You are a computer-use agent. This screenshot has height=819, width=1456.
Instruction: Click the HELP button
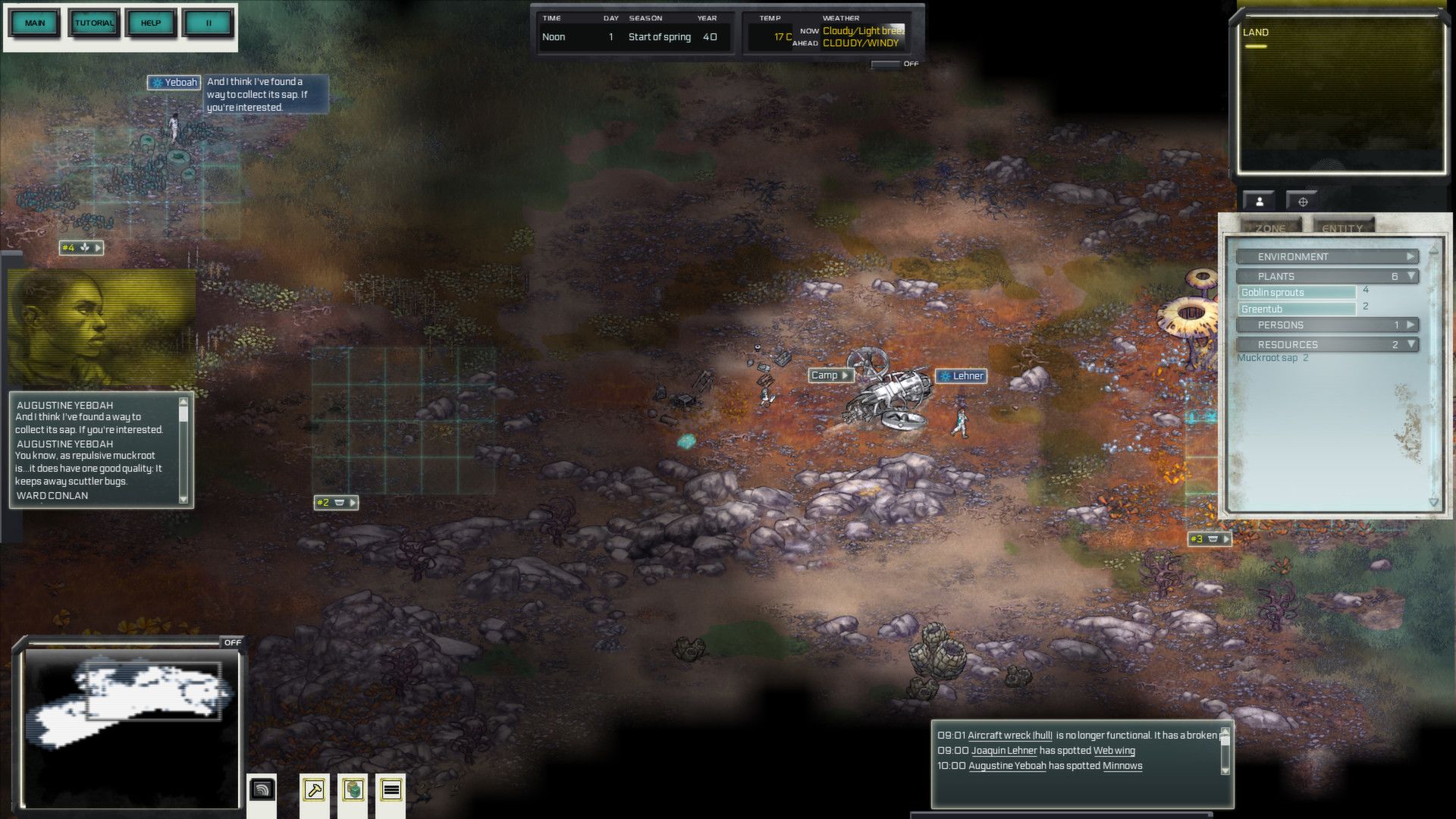pos(151,23)
